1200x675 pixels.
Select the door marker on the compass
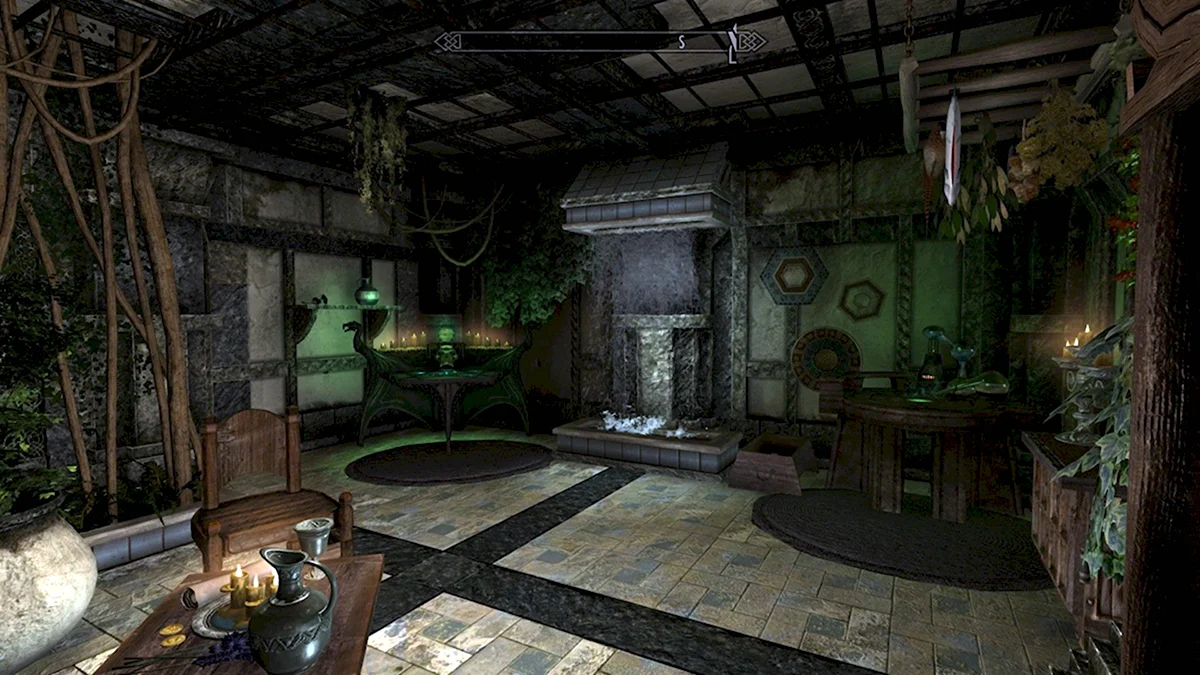click(x=733, y=42)
